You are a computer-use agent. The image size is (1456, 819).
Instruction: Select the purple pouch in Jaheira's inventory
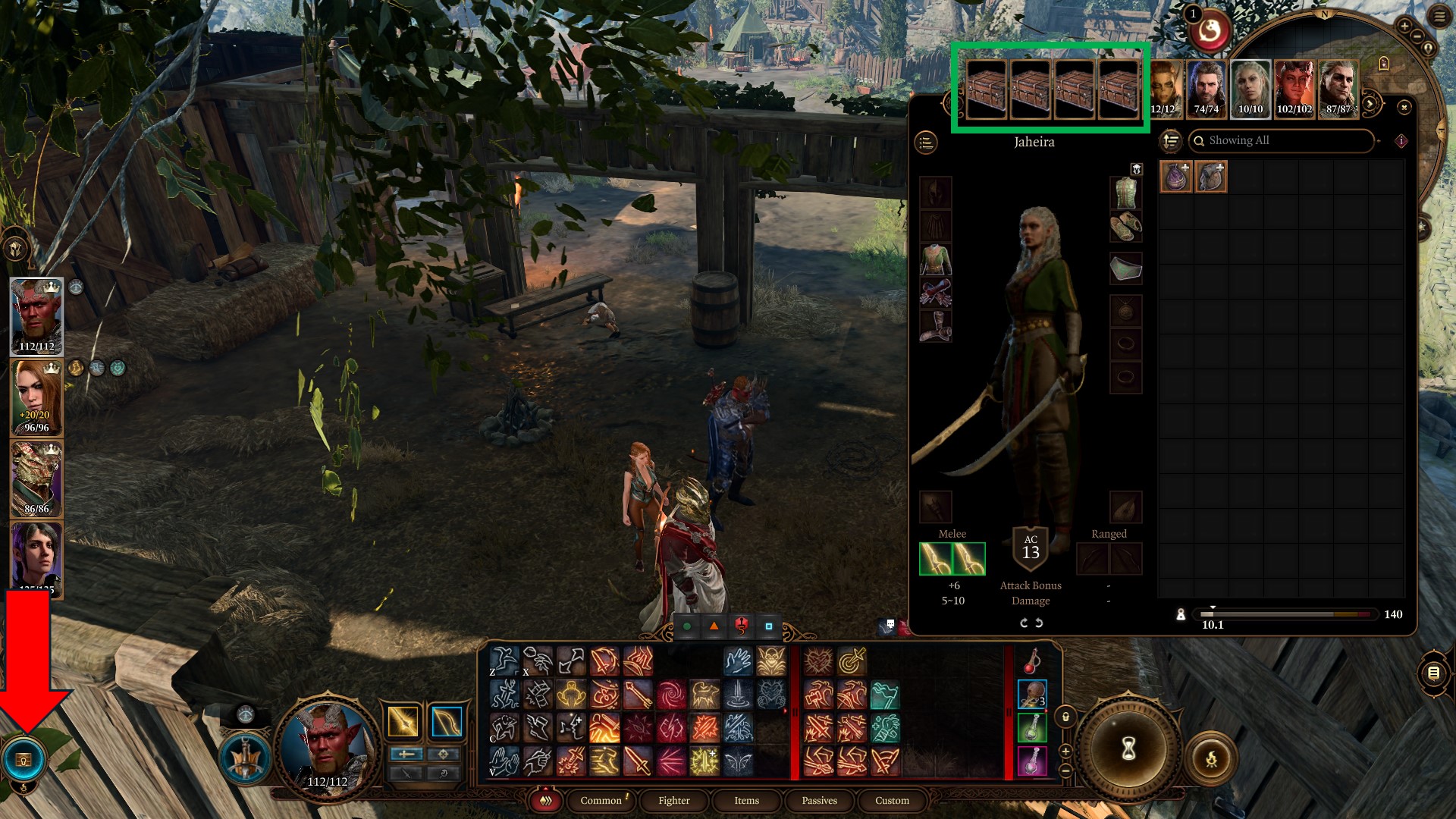click(1176, 177)
